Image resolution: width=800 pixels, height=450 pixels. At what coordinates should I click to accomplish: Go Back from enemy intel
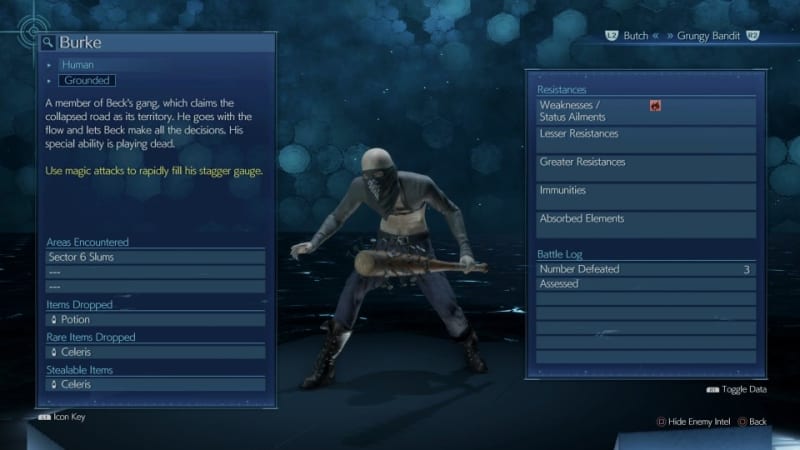(750, 421)
